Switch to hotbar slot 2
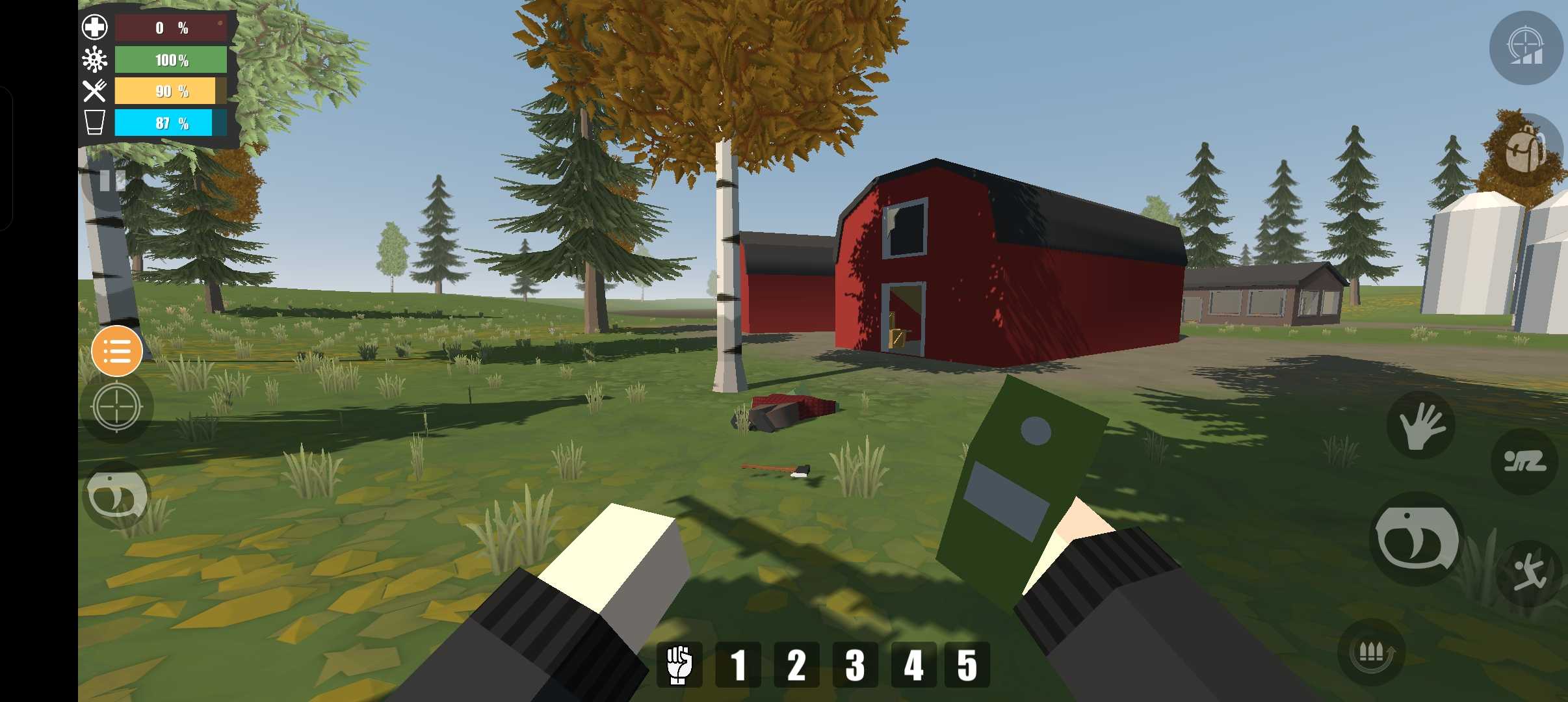The height and width of the screenshot is (702, 1568). point(796,664)
